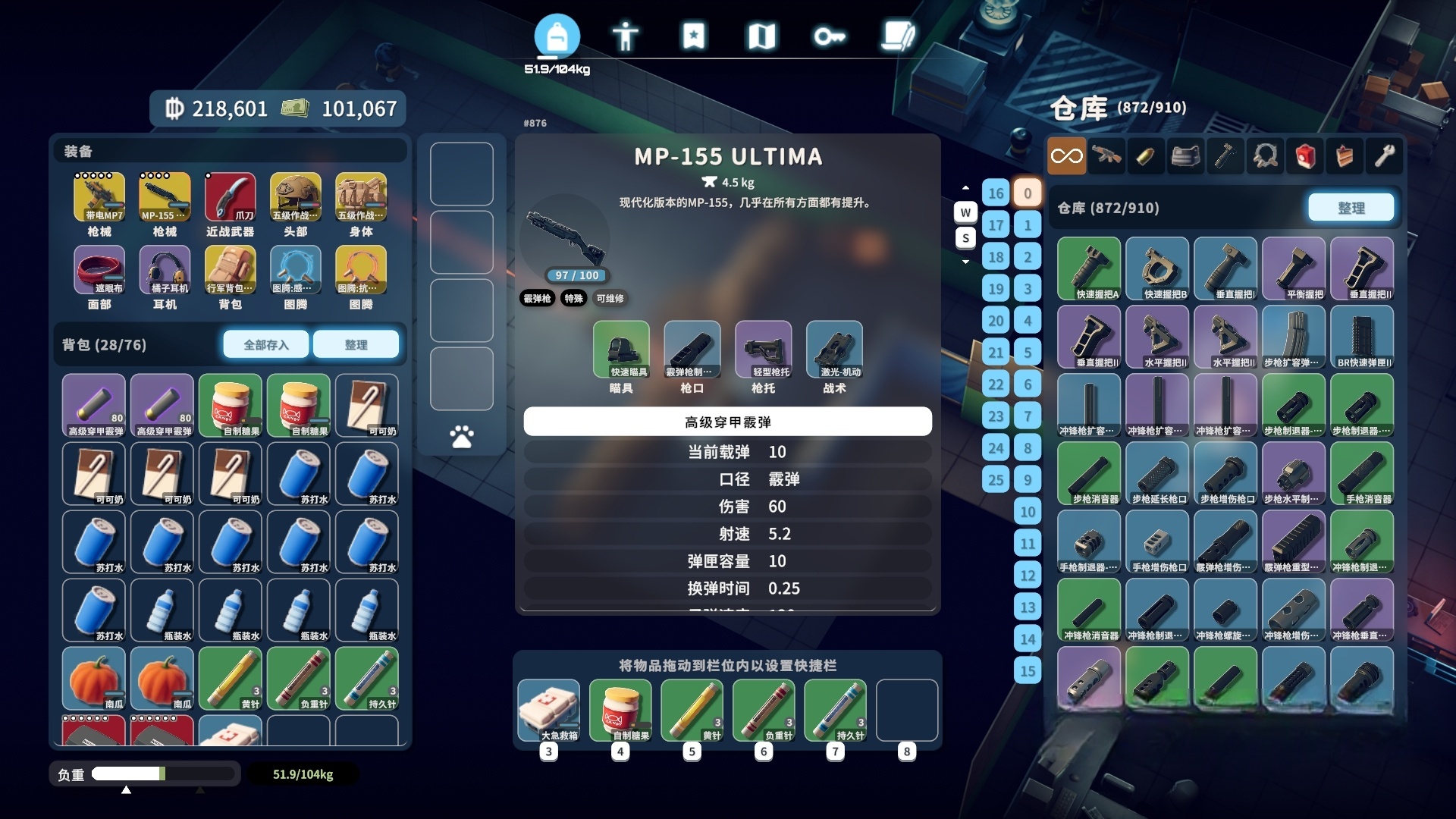Pick the 轻型枪托 stock attachment
The image size is (1456, 819).
click(763, 349)
